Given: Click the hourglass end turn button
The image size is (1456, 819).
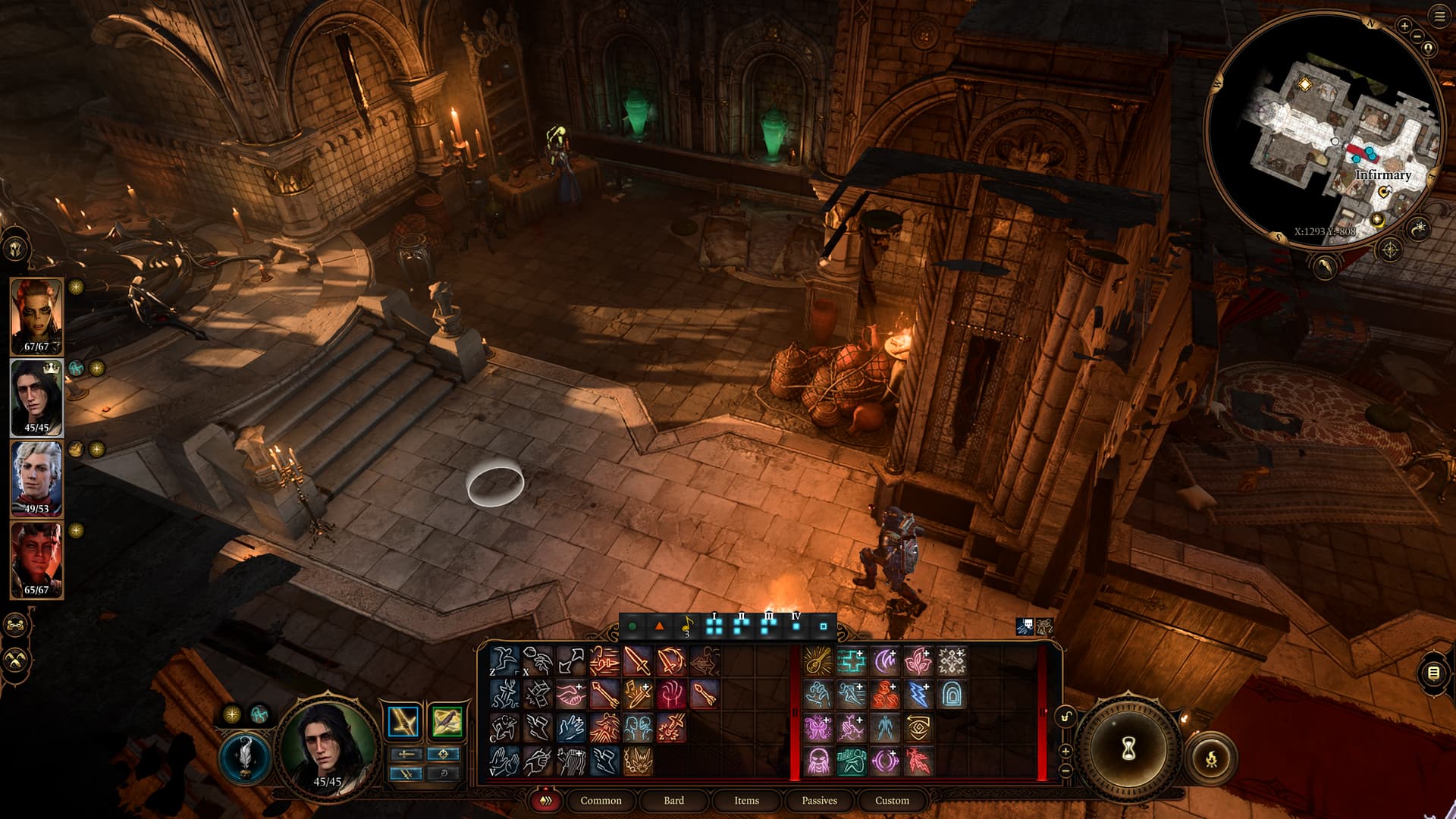Looking at the screenshot, I should click(x=1128, y=749).
